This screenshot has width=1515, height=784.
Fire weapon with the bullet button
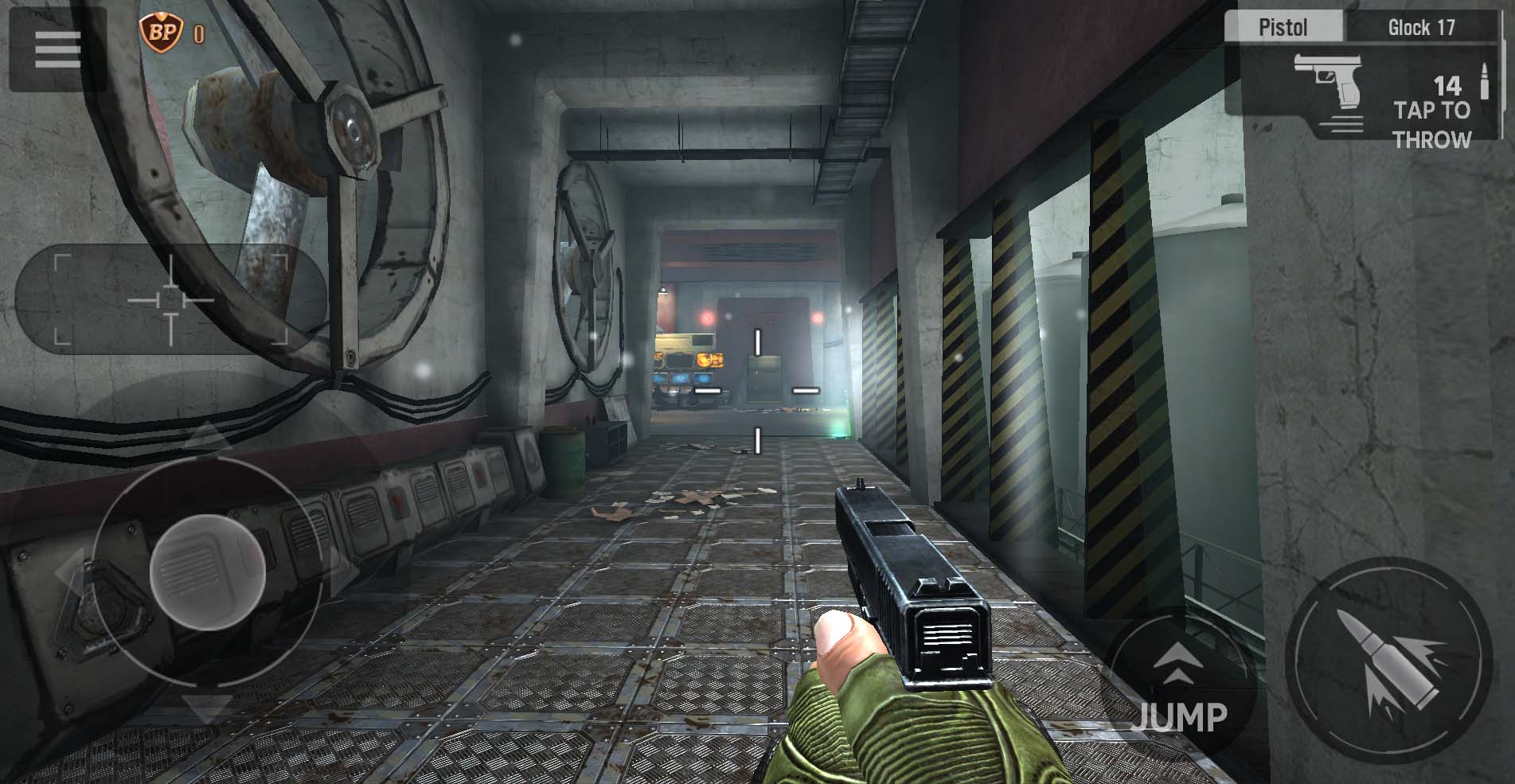(1388, 661)
